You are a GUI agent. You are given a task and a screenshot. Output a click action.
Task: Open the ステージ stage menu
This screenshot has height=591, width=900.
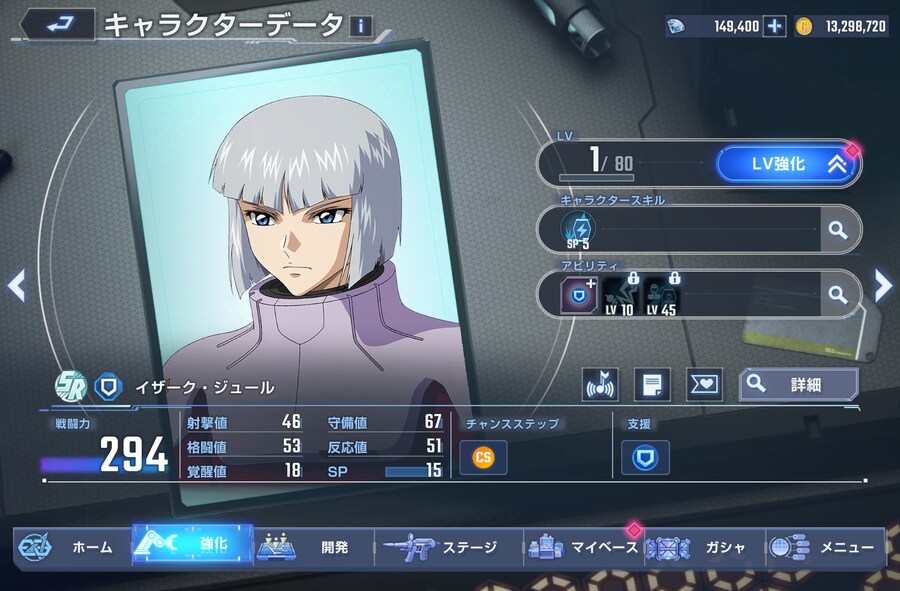(447, 547)
